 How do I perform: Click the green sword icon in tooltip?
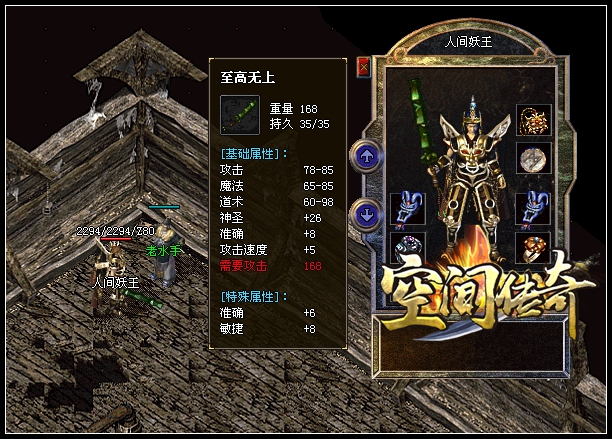(240, 115)
